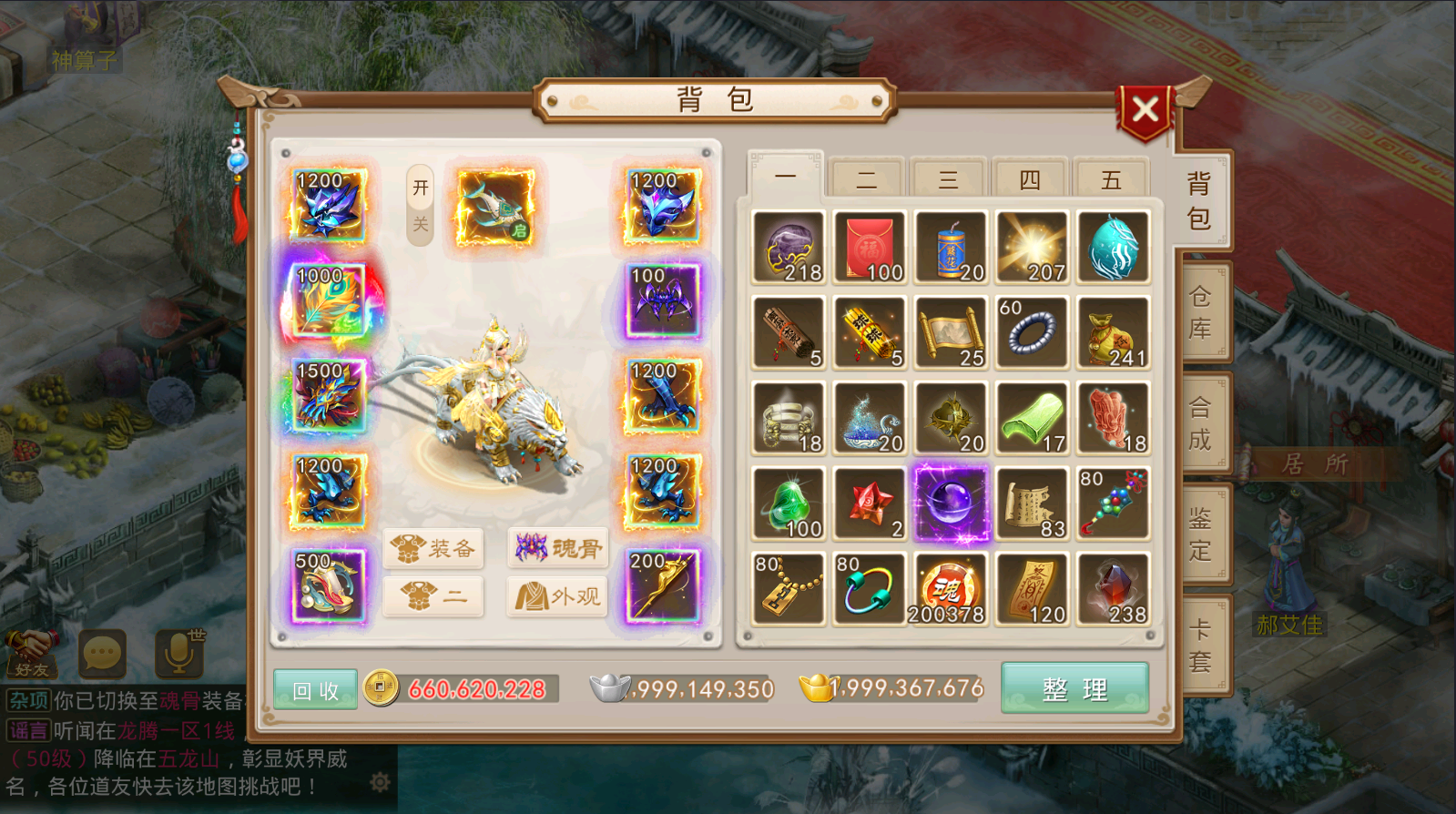Select the red envelope item slot
1456x814 pixels.
click(869, 247)
